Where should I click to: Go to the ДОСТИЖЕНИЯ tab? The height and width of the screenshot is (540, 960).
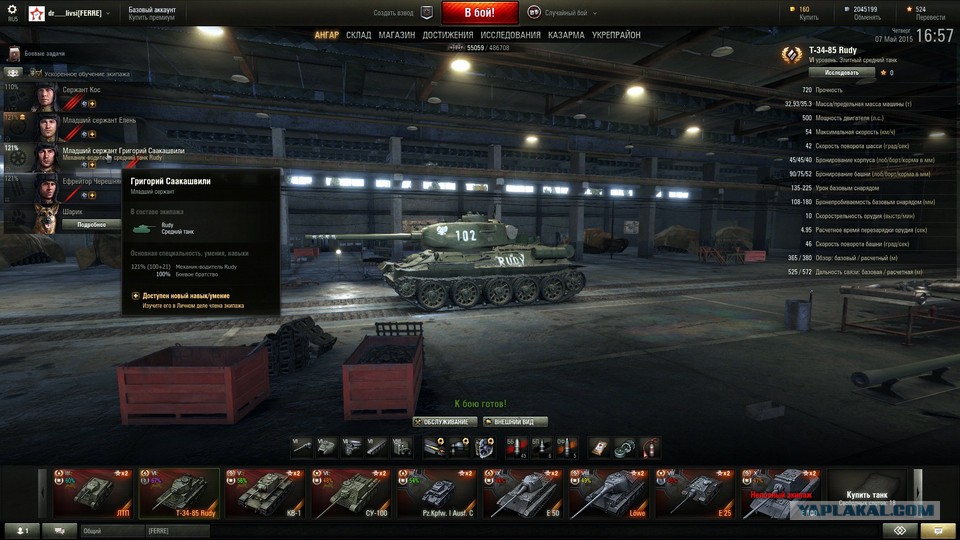coord(448,35)
